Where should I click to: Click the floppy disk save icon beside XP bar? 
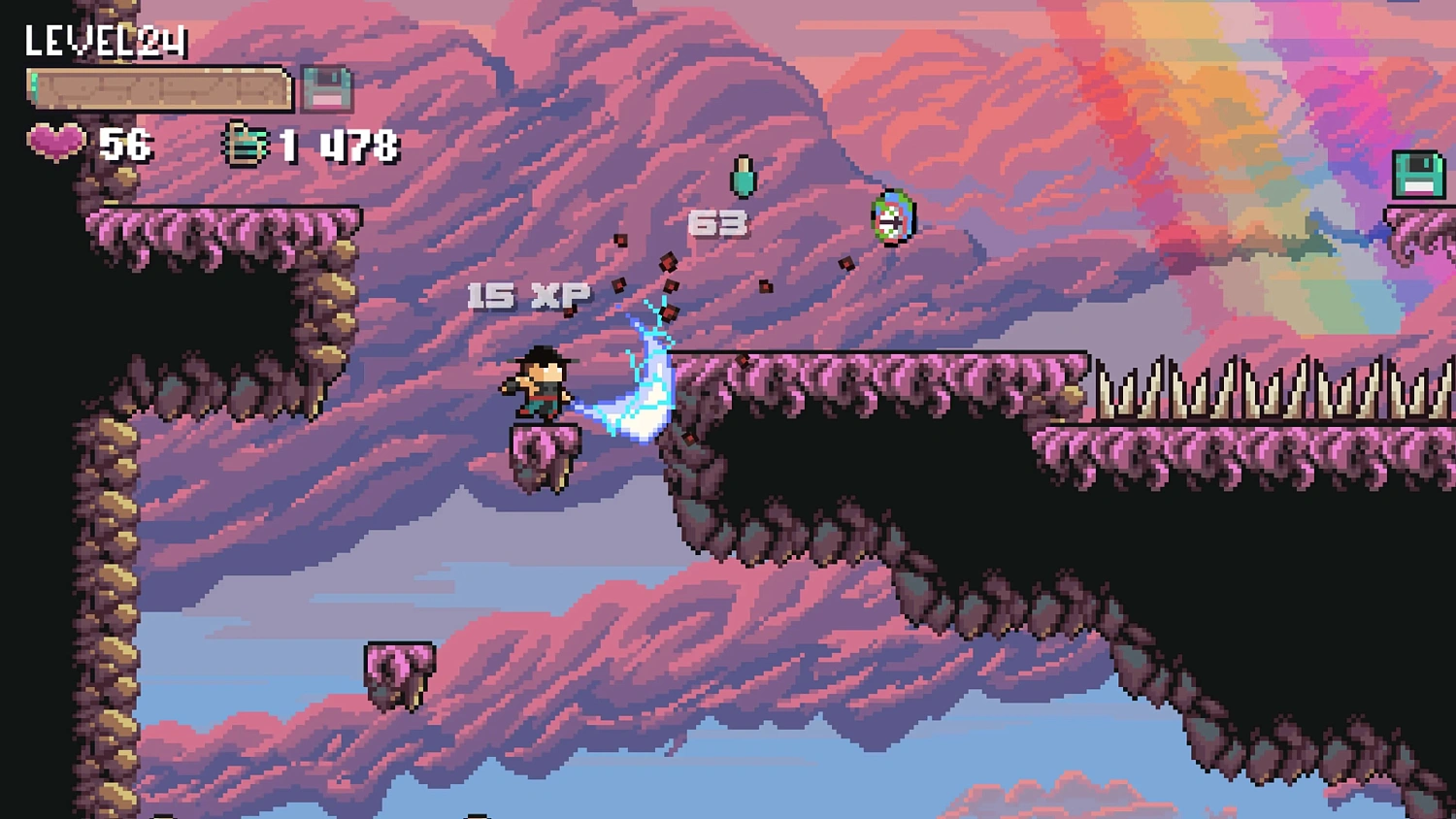click(x=327, y=88)
